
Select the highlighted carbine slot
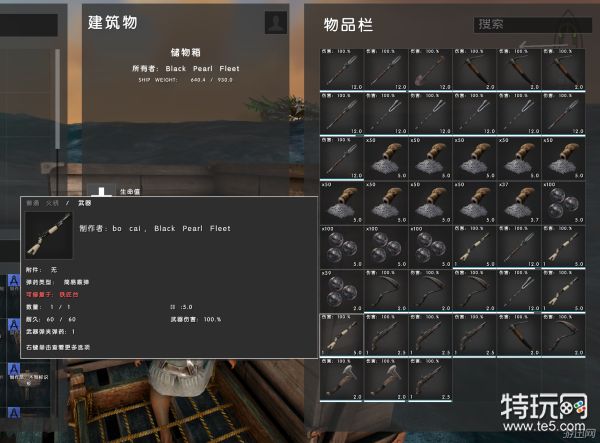pyautogui.click(x=339, y=334)
